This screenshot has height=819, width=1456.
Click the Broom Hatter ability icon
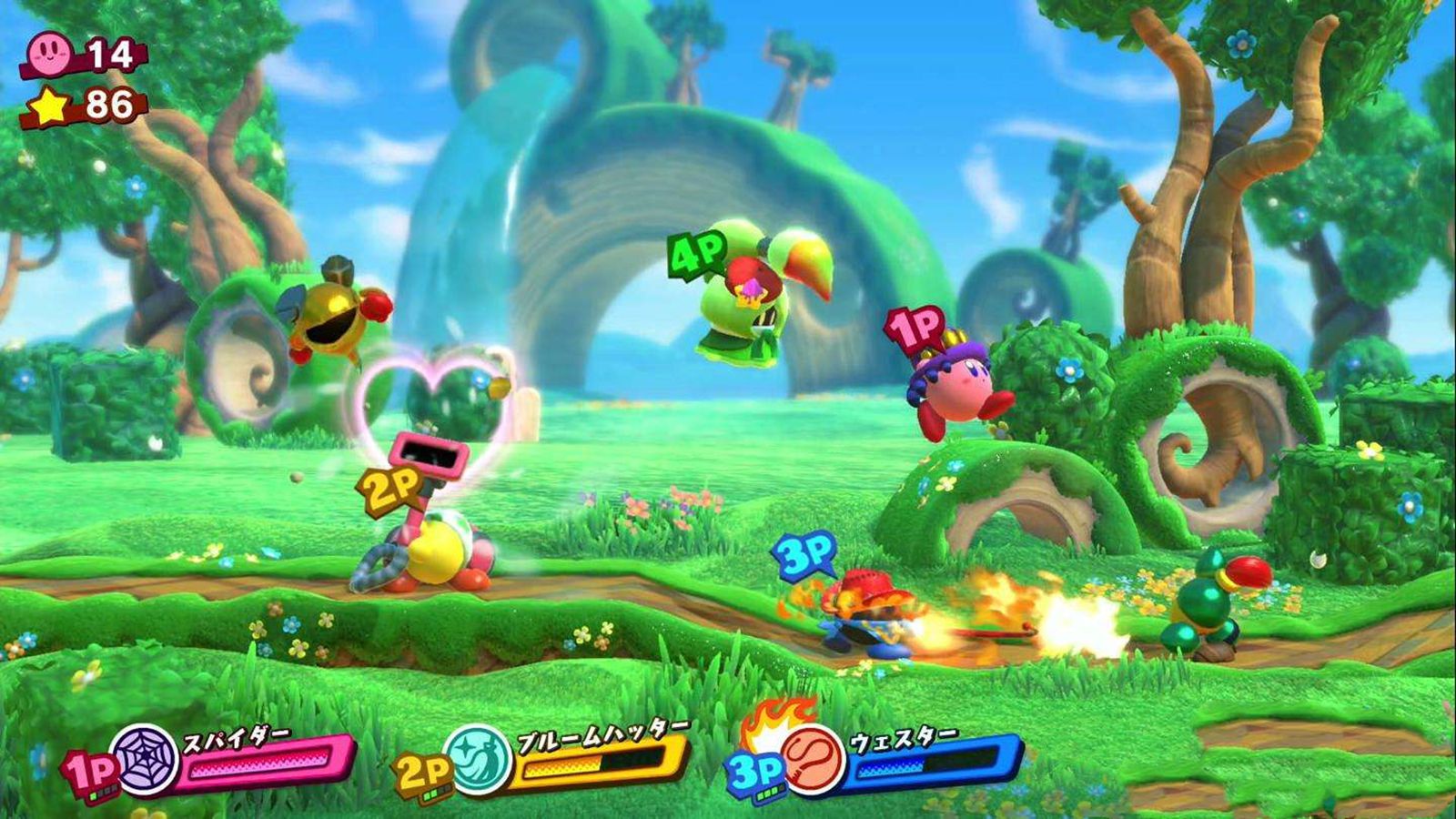coord(477,760)
